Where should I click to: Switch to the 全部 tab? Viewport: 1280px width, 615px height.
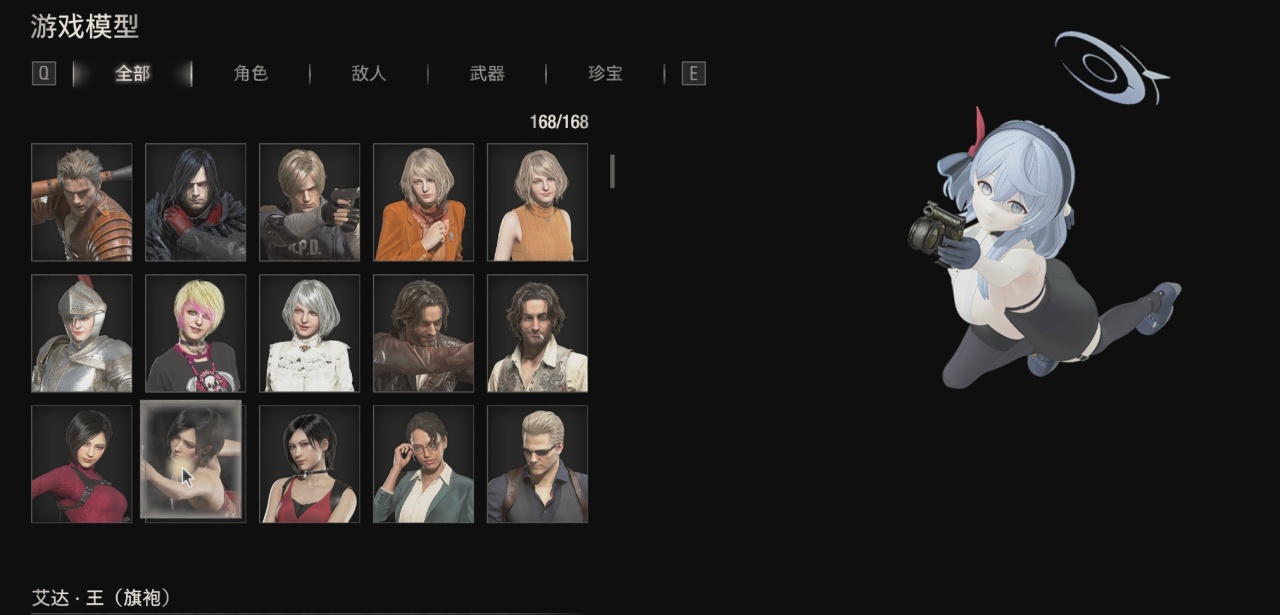click(133, 73)
